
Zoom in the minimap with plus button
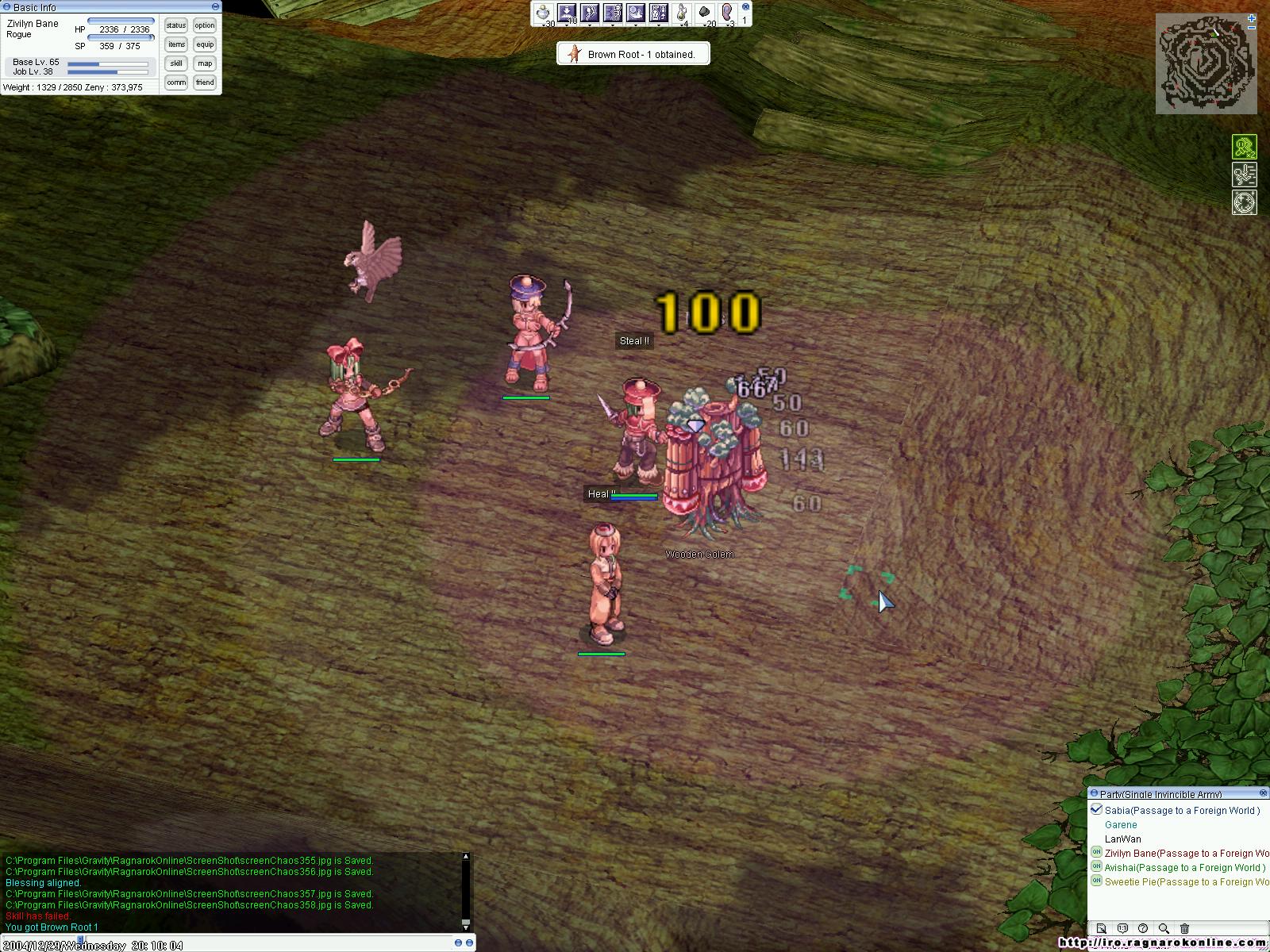tap(1252, 17)
